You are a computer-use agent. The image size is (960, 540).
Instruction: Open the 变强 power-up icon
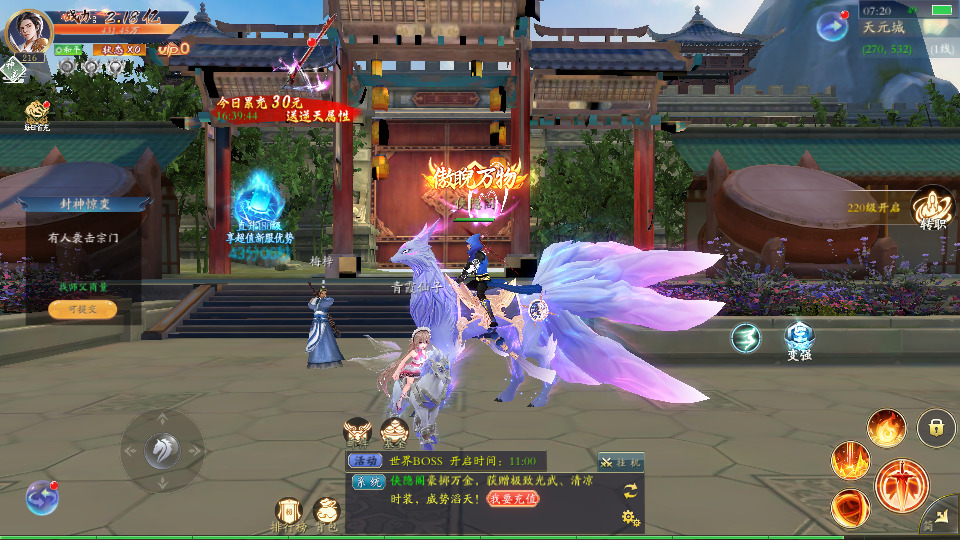point(799,338)
